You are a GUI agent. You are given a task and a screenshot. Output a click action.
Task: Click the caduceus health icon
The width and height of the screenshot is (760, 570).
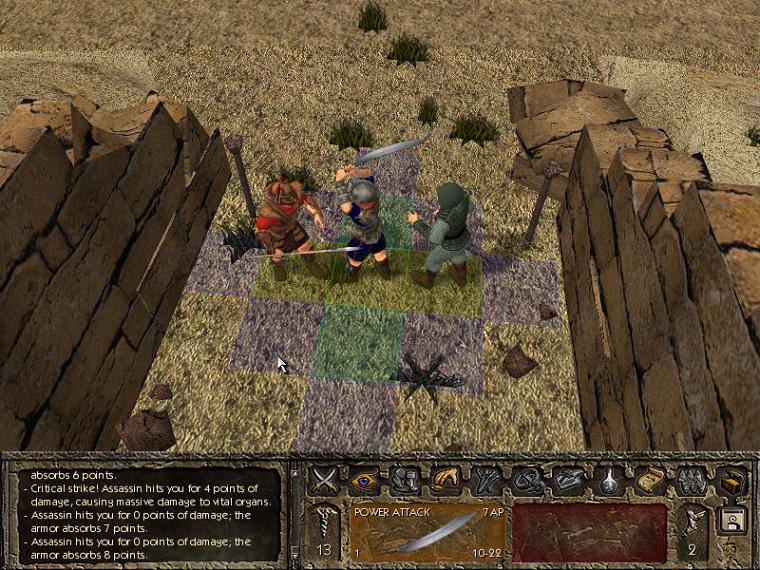coord(323,520)
